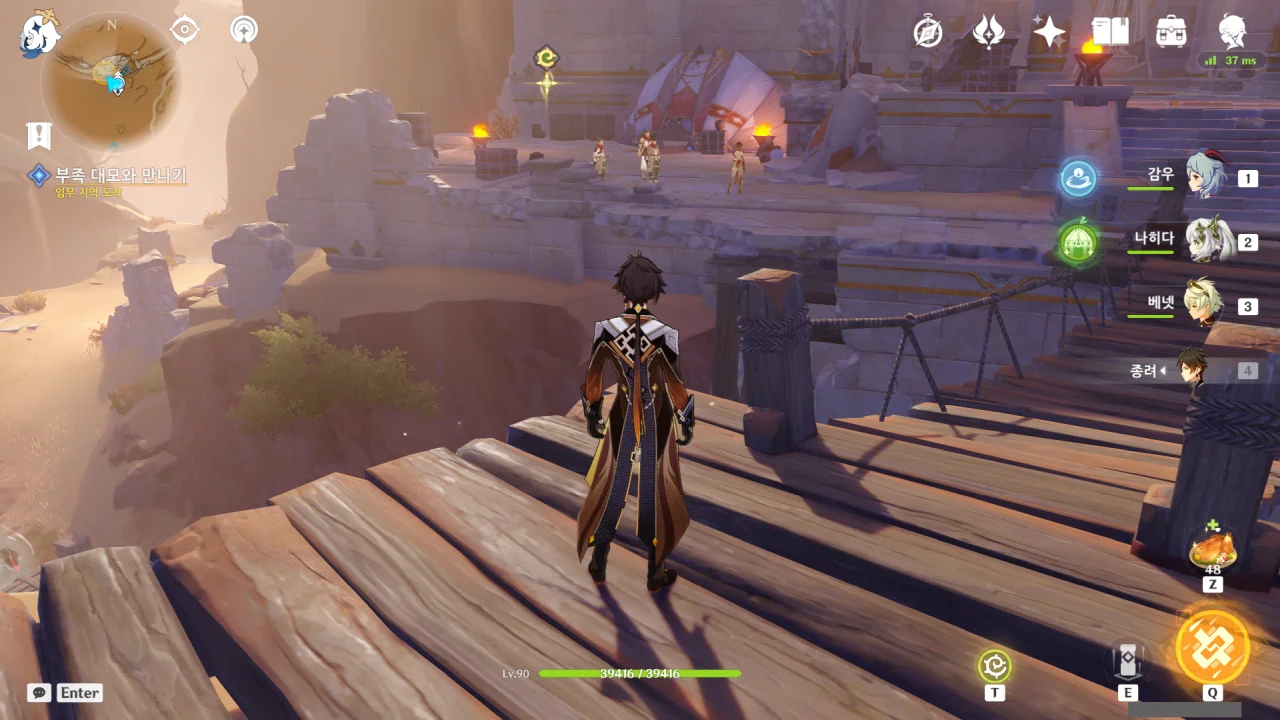Switch to party member 감우
Image resolution: width=1280 pixels, height=720 pixels.
coord(1205,176)
